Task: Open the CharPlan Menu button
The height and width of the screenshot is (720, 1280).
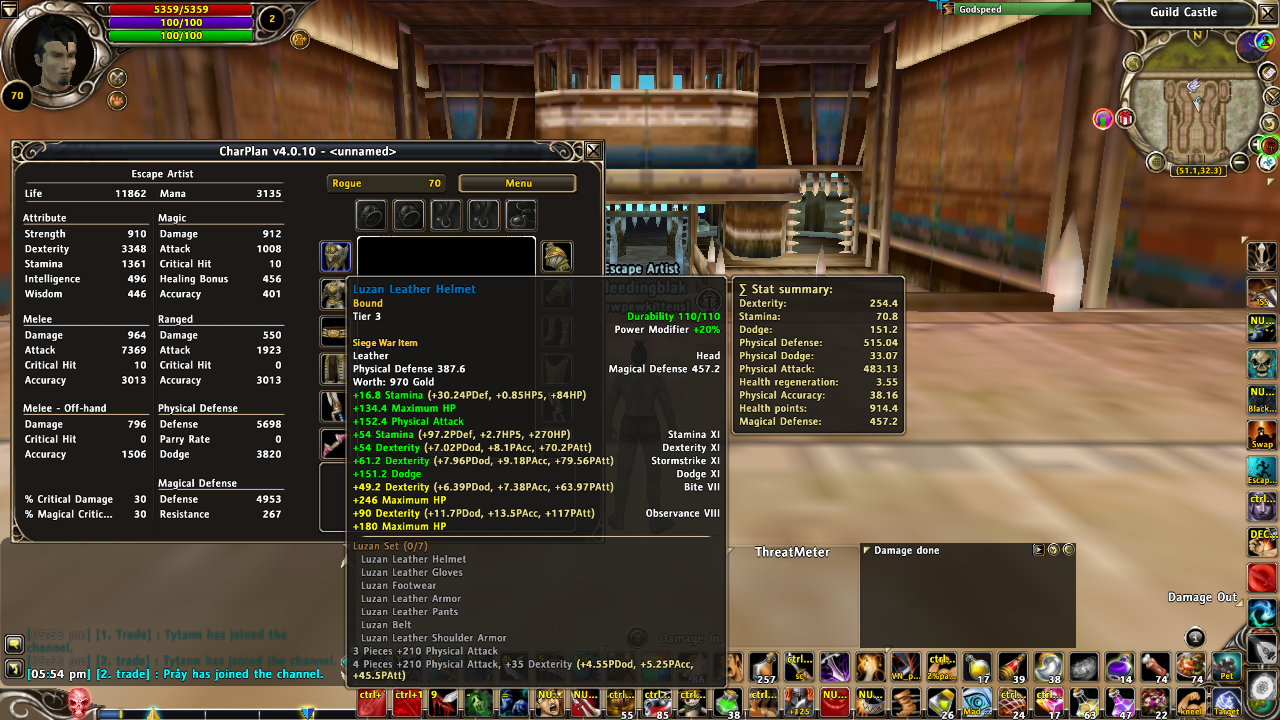Action: click(517, 184)
